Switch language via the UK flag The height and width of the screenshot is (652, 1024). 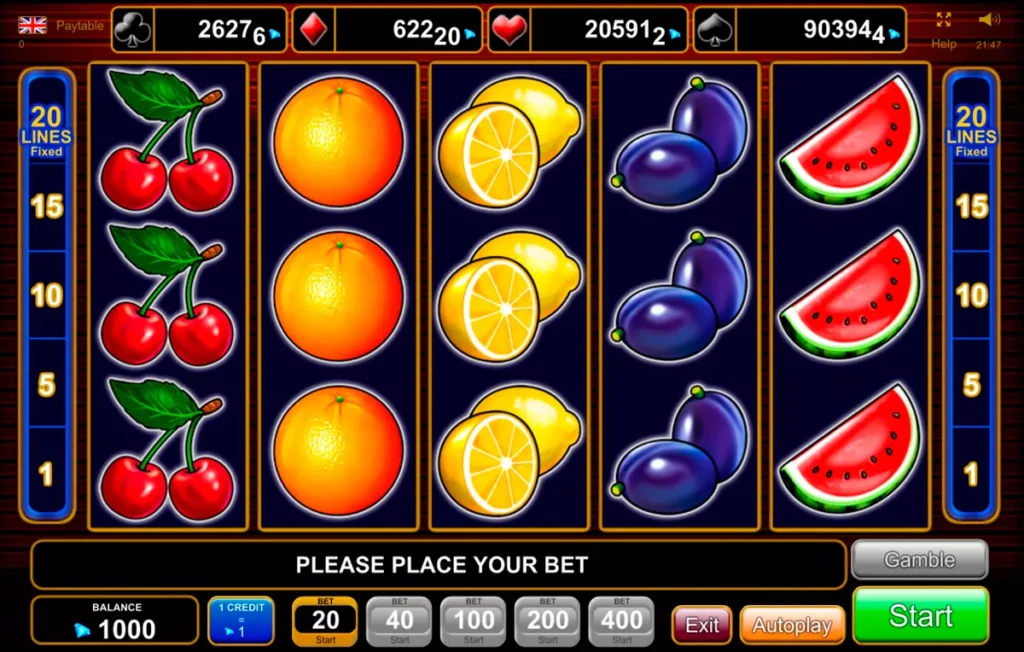pyautogui.click(x=32, y=25)
